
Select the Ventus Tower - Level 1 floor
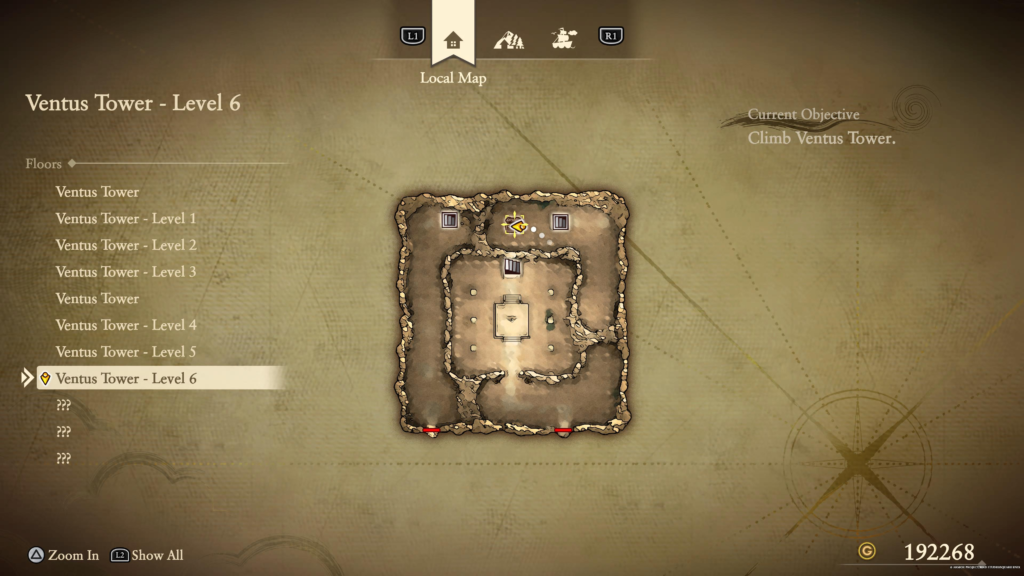pyautogui.click(x=126, y=218)
